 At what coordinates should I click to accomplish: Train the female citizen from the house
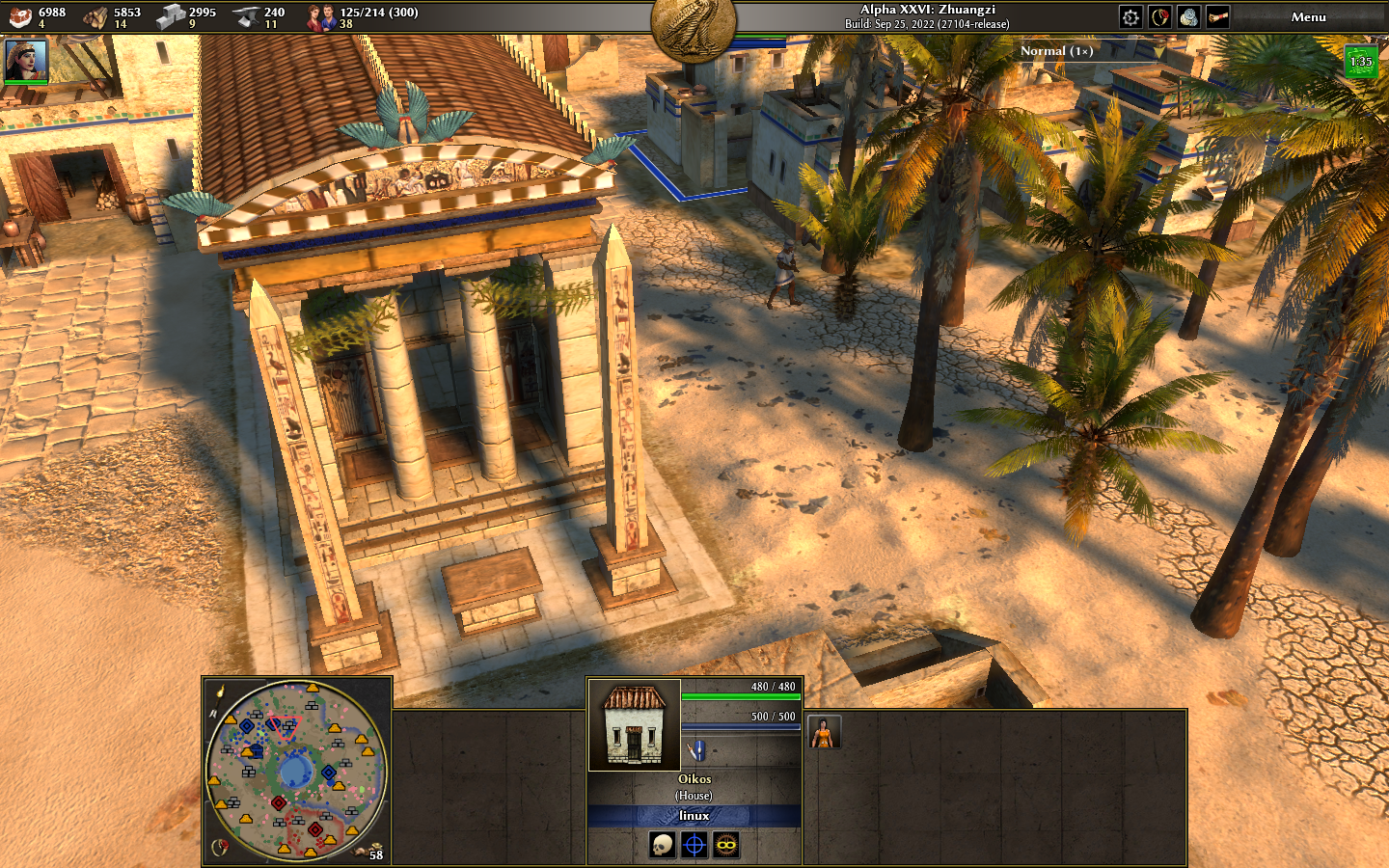(x=824, y=733)
